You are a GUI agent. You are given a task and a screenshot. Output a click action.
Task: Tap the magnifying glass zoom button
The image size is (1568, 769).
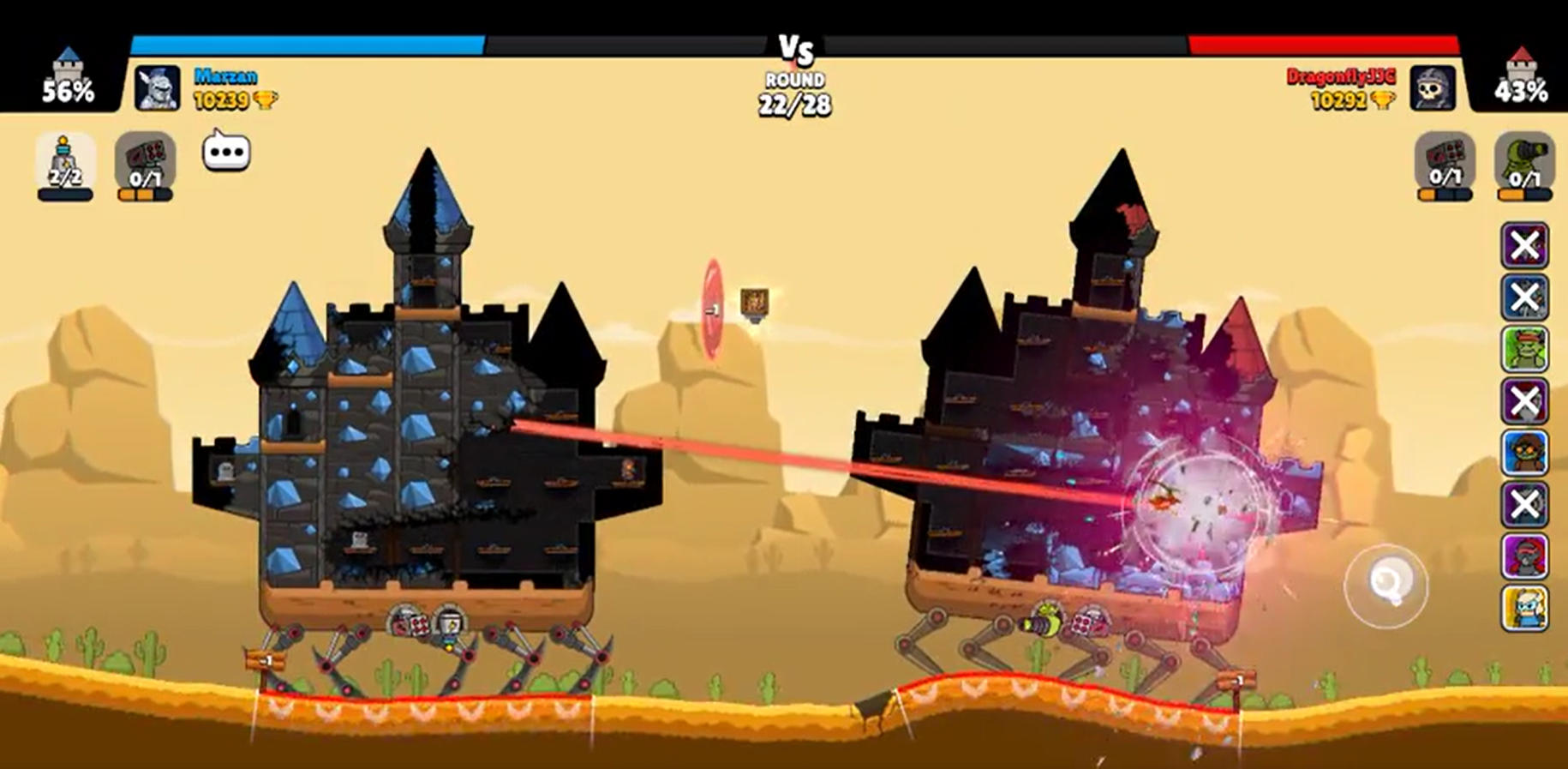coord(1385,586)
